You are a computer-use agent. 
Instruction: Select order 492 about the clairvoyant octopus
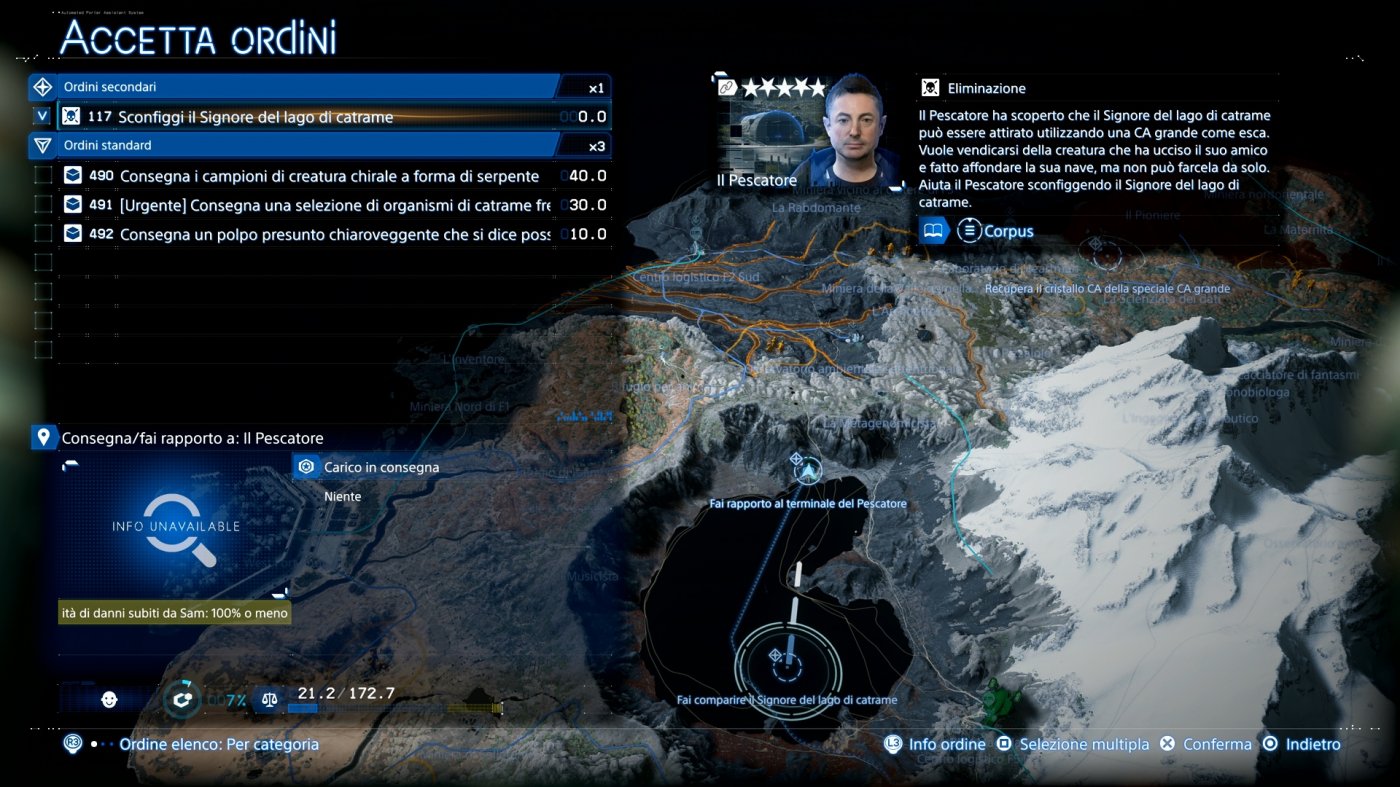[300, 232]
